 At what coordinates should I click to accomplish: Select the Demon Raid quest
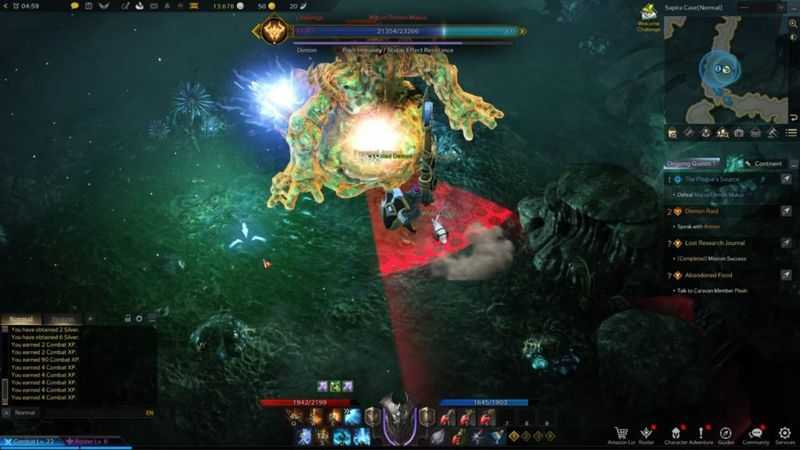pyautogui.click(x=706, y=212)
